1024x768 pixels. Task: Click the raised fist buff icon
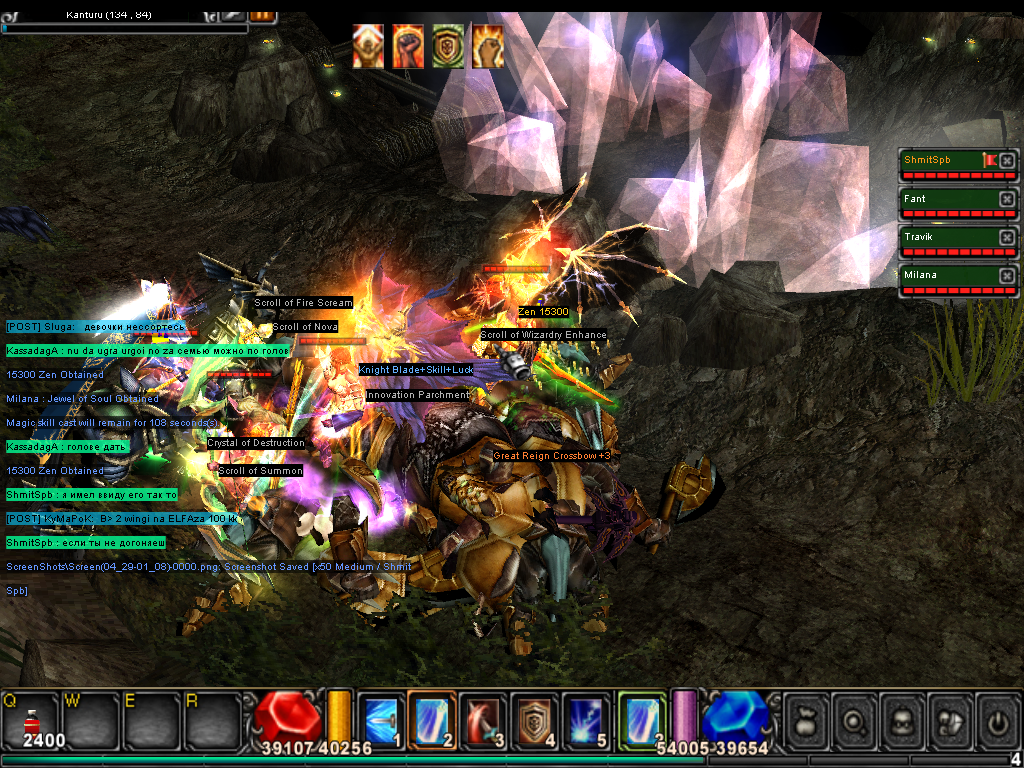(x=408, y=46)
